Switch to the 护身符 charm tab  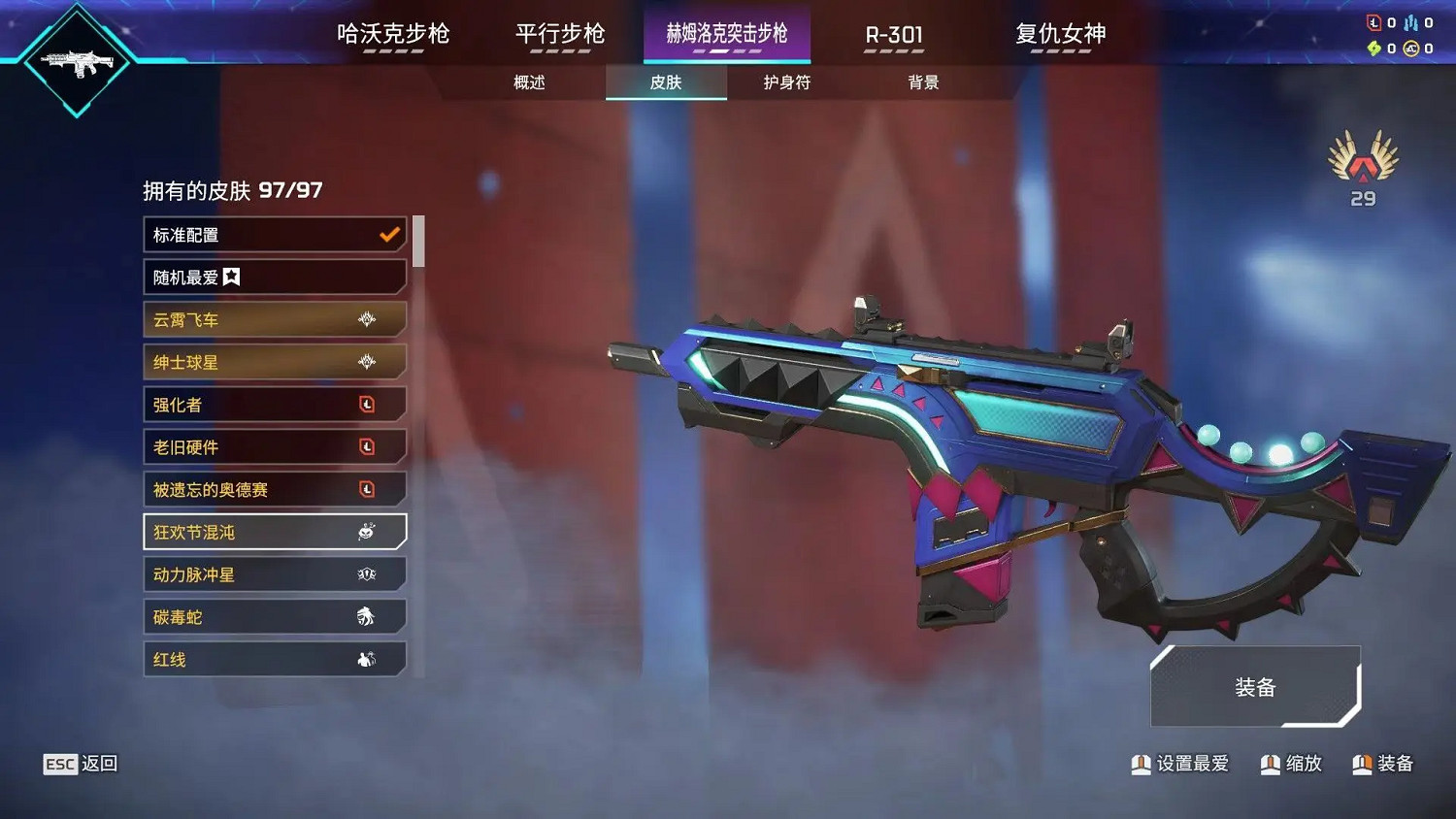point(783,83)
